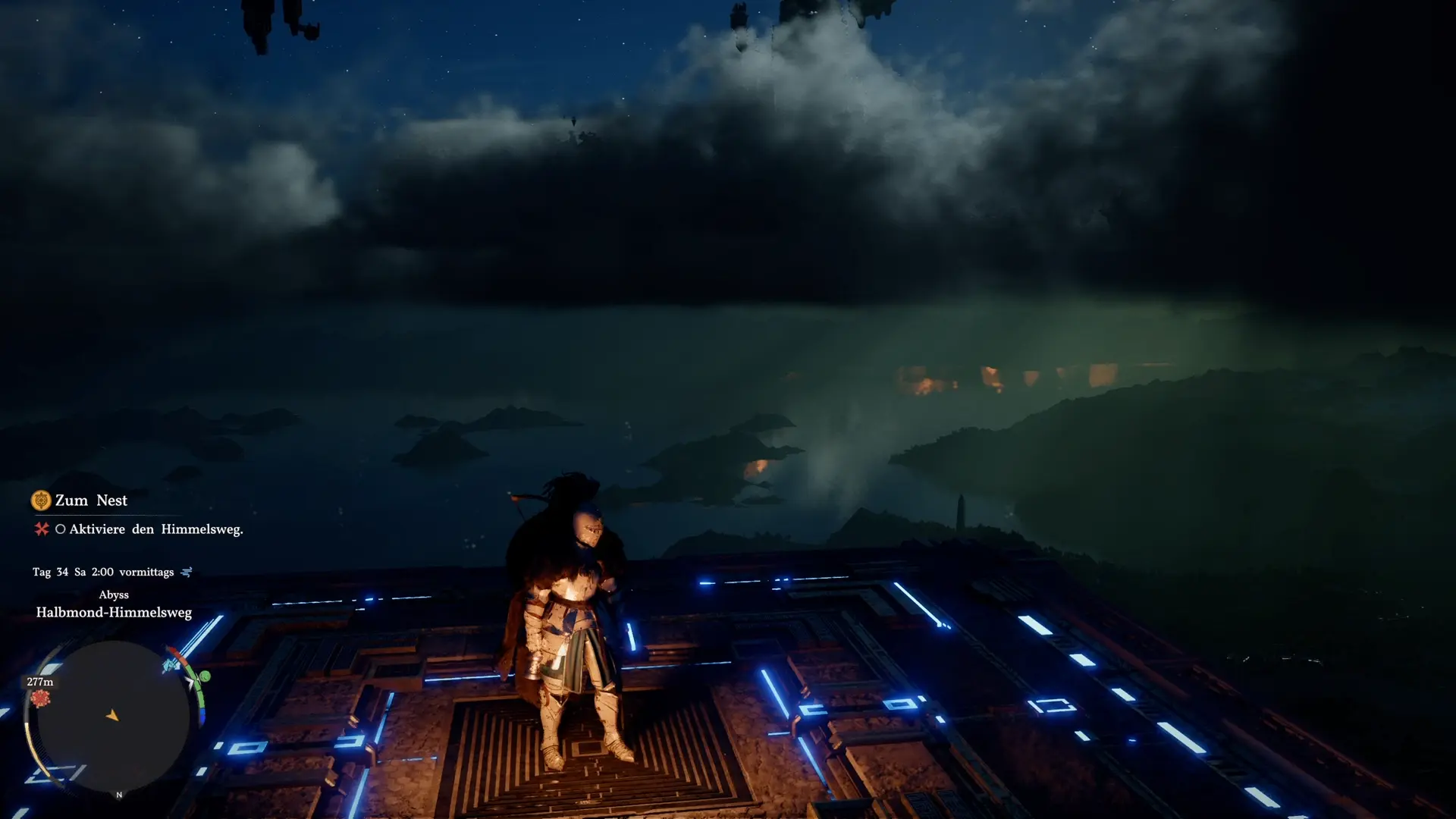Viewport: 1456px width, 819px height.
Task: Click the gold quest emblem beside Zum Nest
Action: (x=40, y=500)
